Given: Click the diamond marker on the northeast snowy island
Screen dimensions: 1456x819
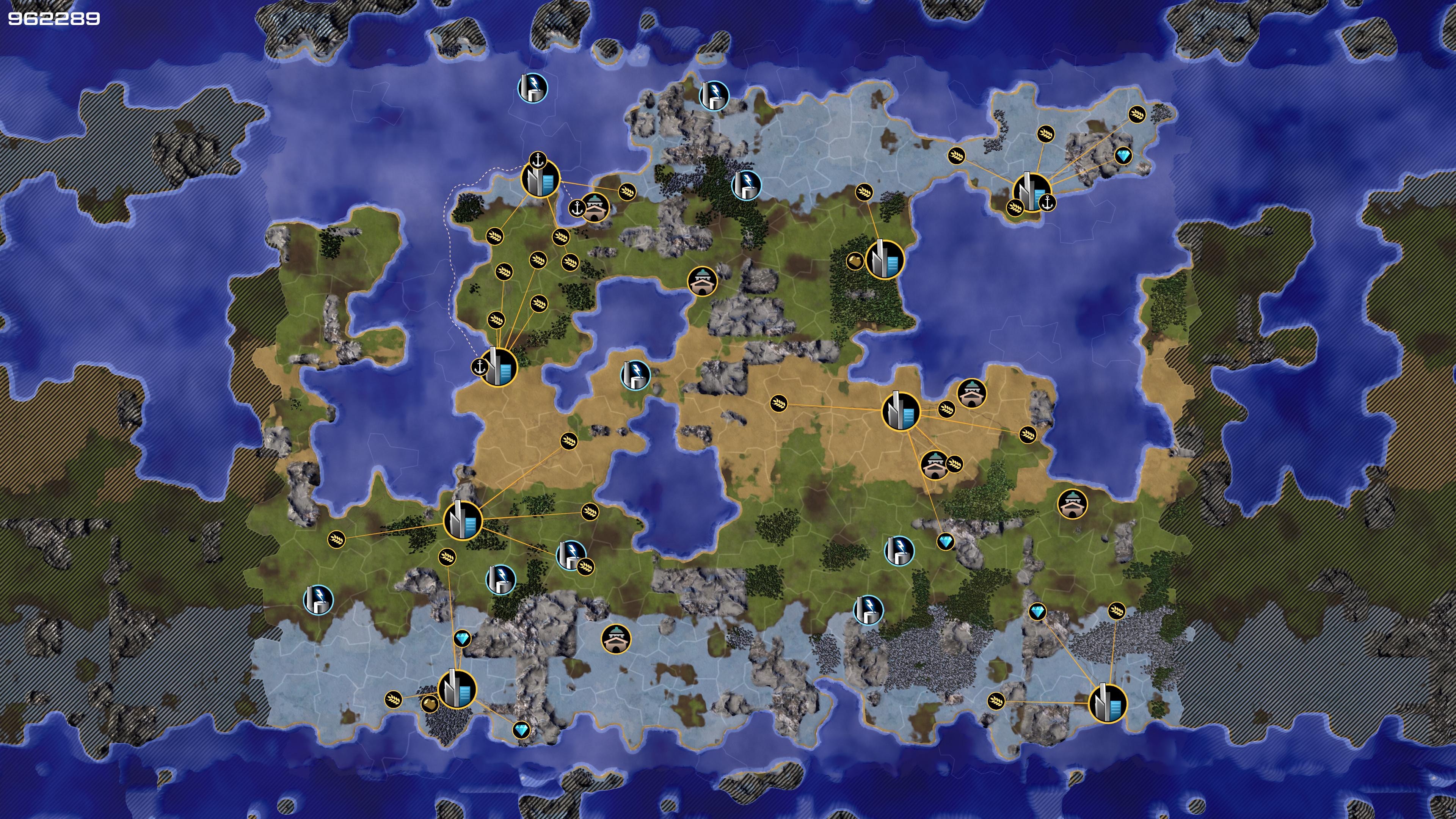Looking at the screenshot, I should (1123, 155).
